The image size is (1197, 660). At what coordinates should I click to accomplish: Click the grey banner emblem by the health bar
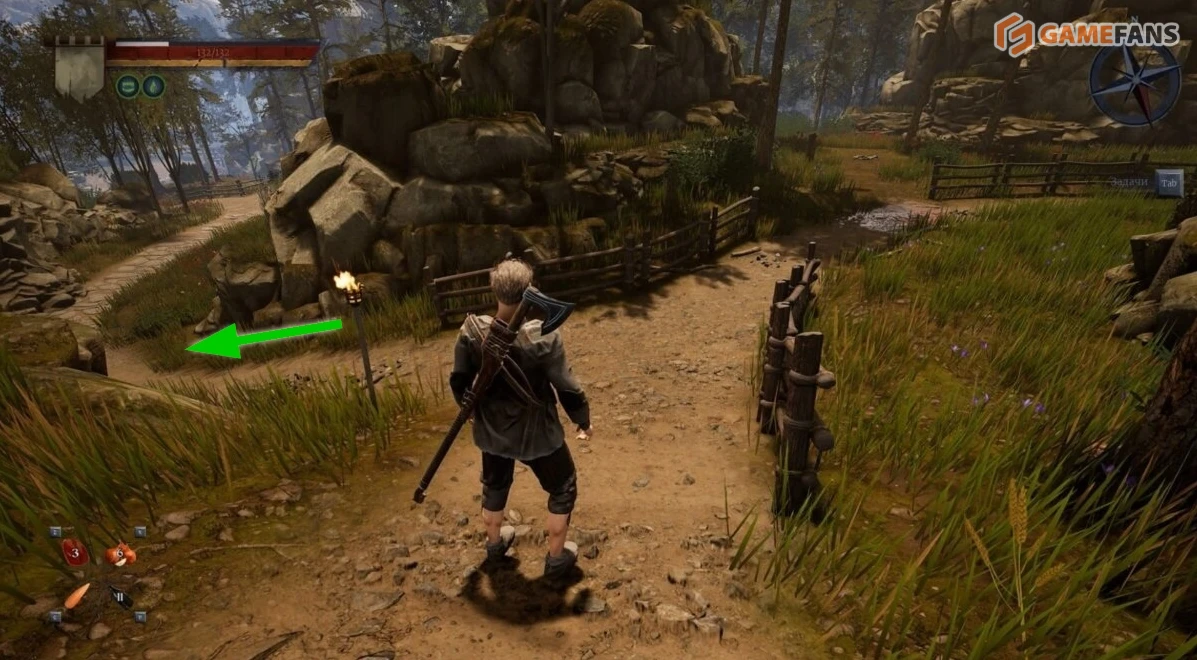(79, 69)
